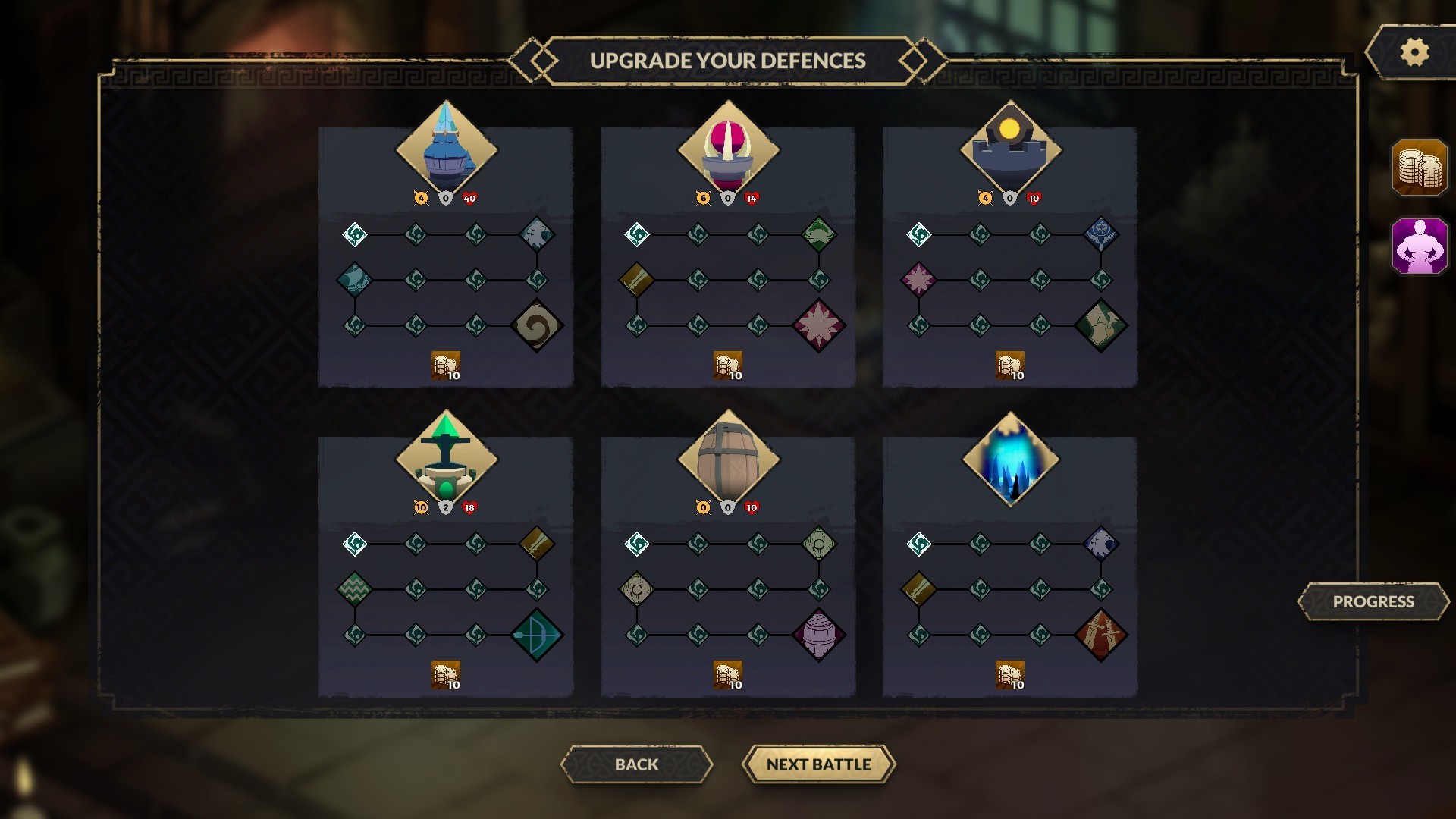This screenshot has height=819, width=1456.
Task: Select the crystal spire tower thumbnail
Action: (x=446, y=147)
